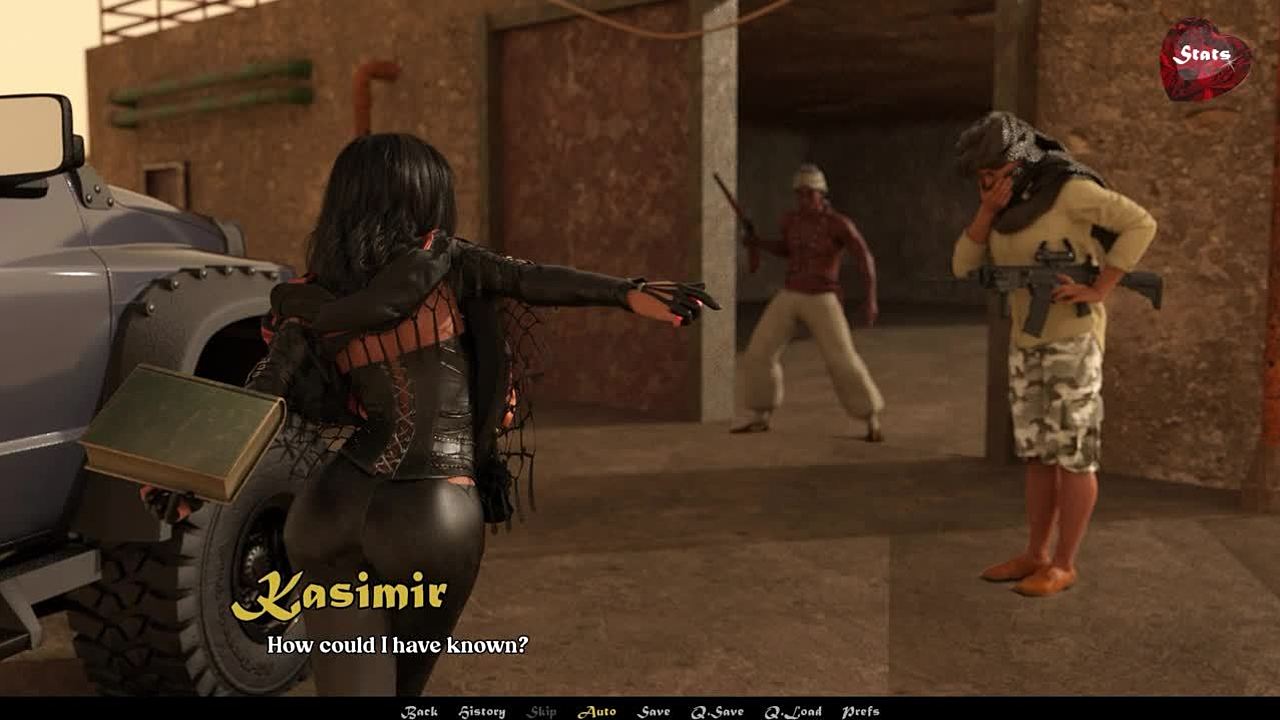Quick save with Q.Save
This screenshot has height=720, width=1280.
[x=717, y=711]
